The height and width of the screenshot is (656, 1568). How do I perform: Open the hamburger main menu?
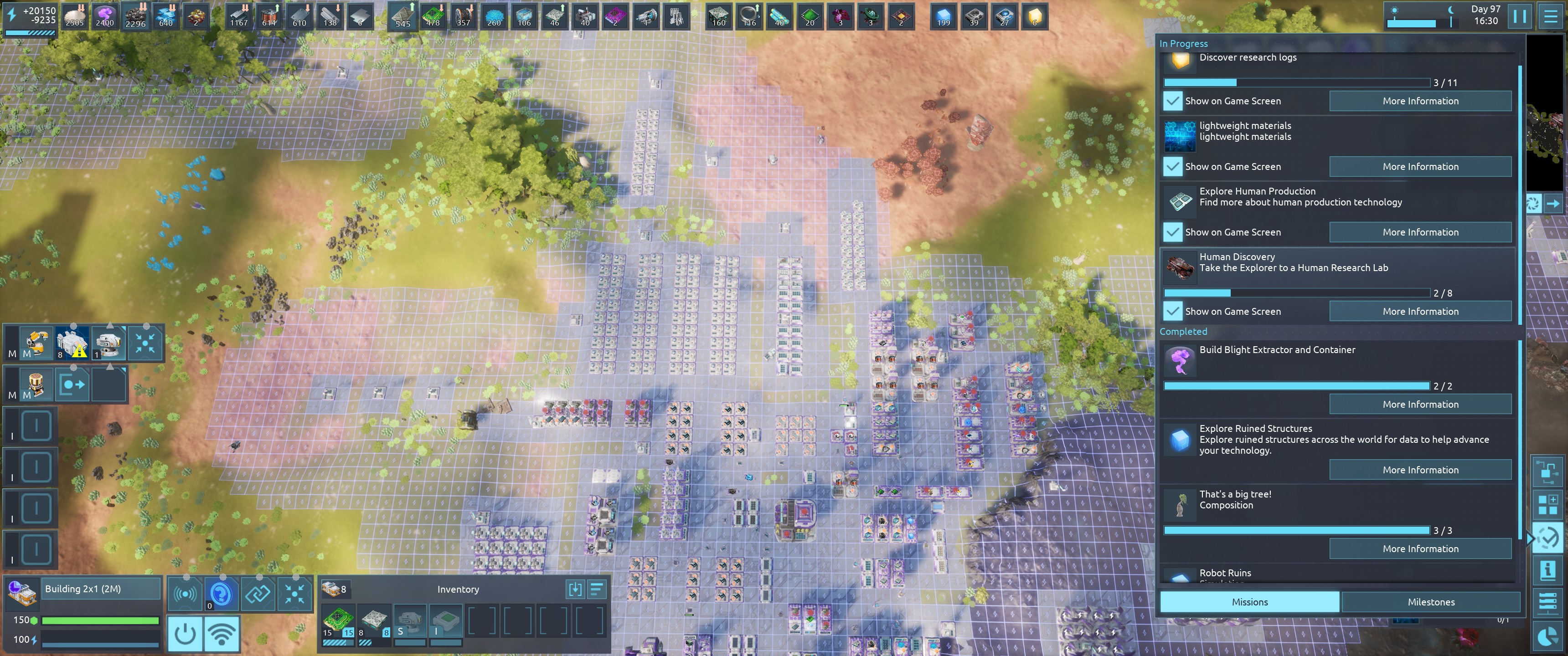pos(1550,16)
